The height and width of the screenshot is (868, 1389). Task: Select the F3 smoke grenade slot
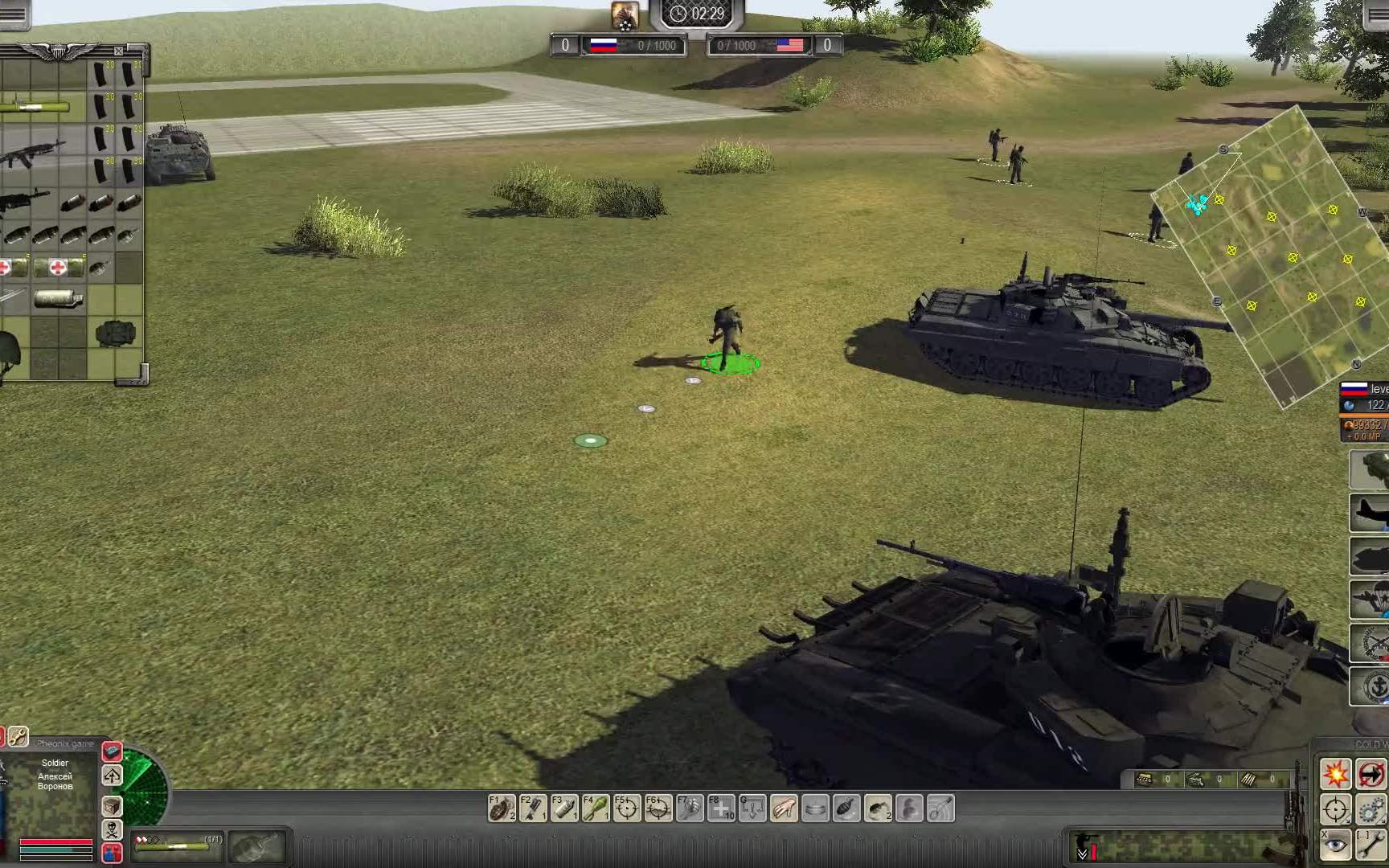pyautogui.click(x=564, y=809)
